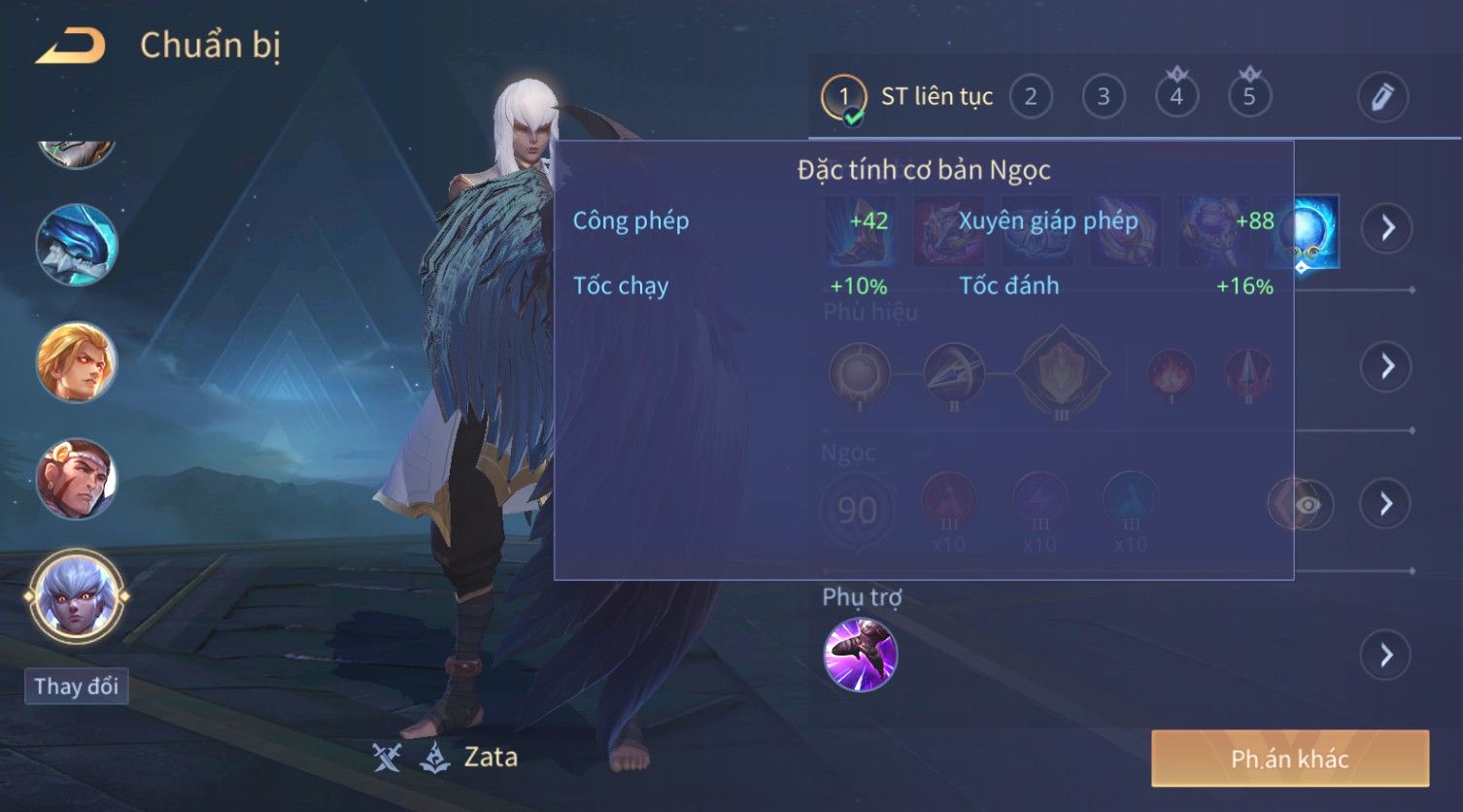Select the Phụ trợ support skill icon

point(860,656)
